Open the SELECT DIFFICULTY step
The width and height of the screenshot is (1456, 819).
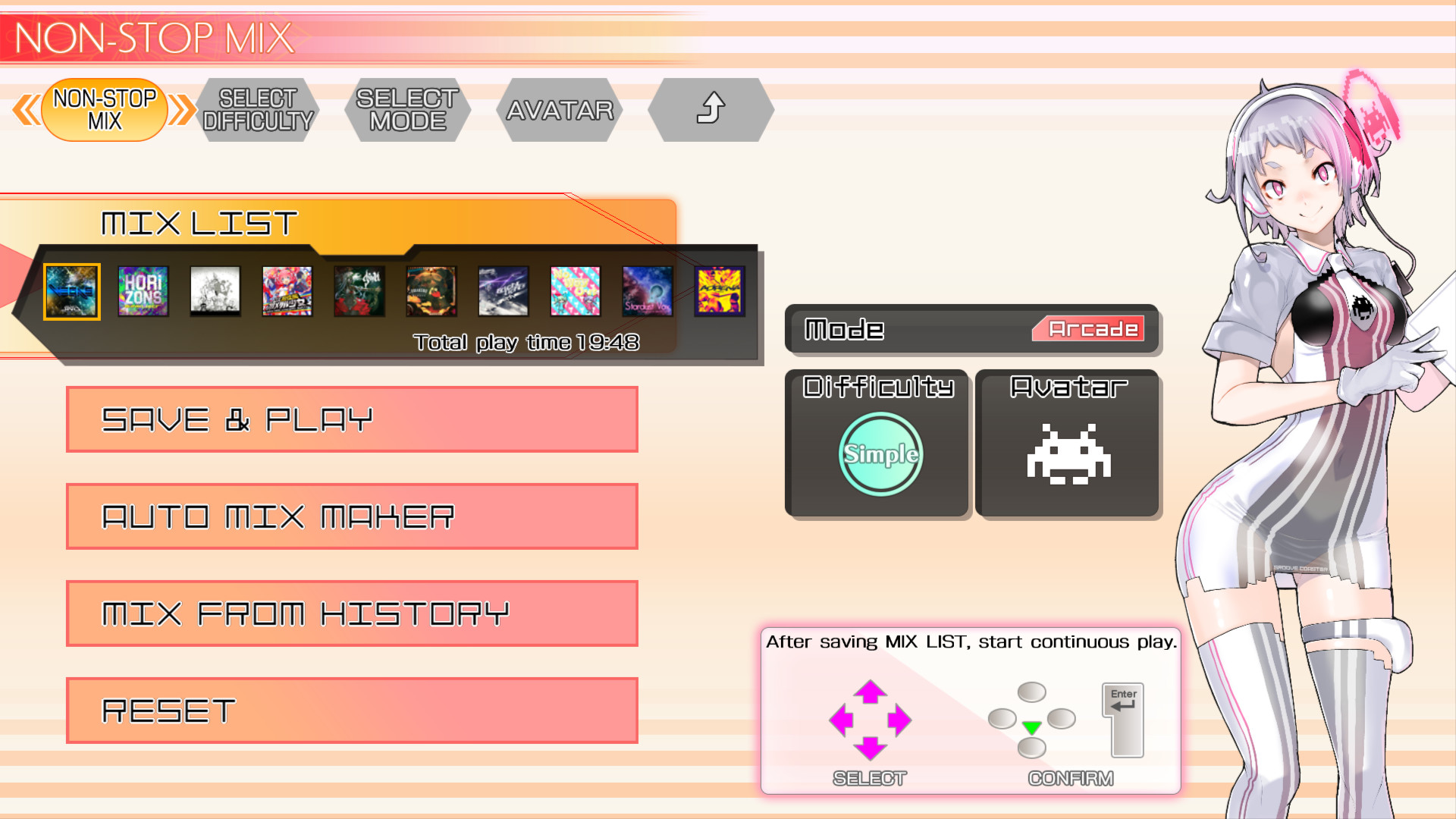tap(256, 108)
